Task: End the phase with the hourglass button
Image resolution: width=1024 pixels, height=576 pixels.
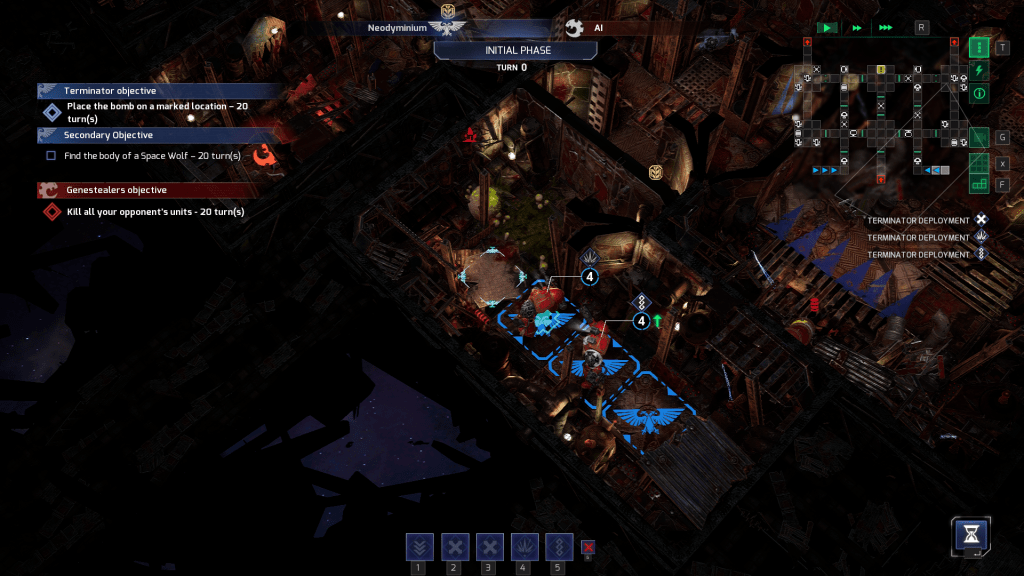Action: [972, 534]
